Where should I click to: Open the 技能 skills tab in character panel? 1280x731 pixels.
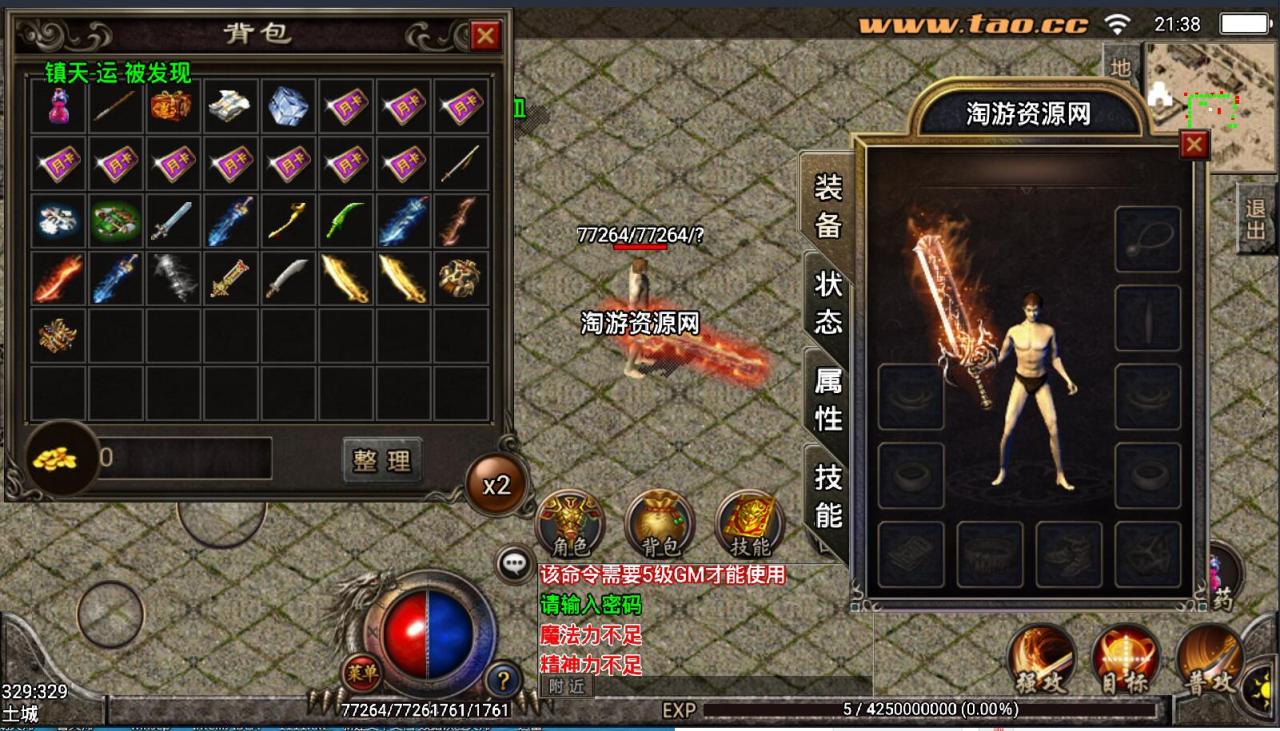828,495
